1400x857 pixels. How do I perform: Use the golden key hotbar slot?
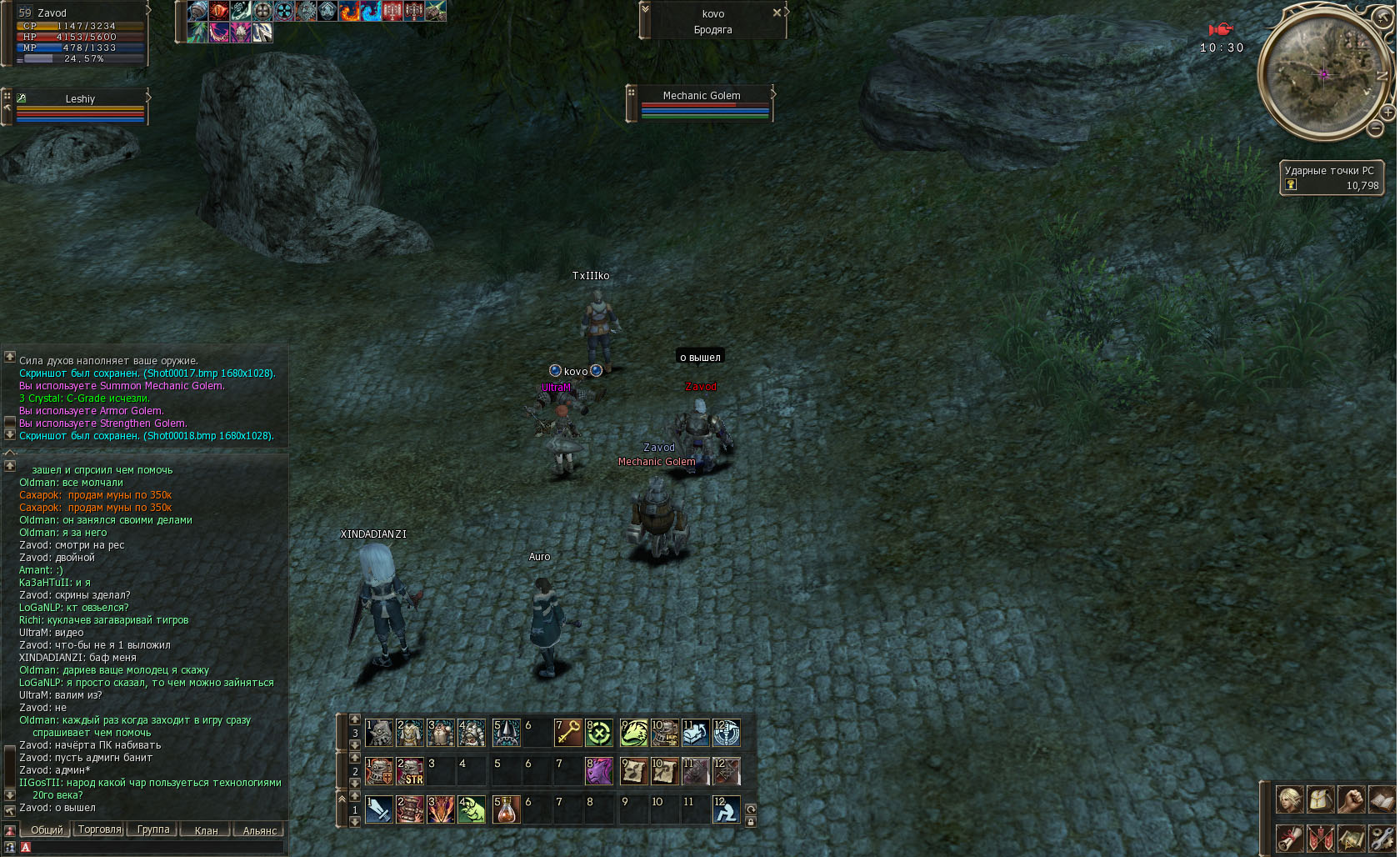point(568,733)
